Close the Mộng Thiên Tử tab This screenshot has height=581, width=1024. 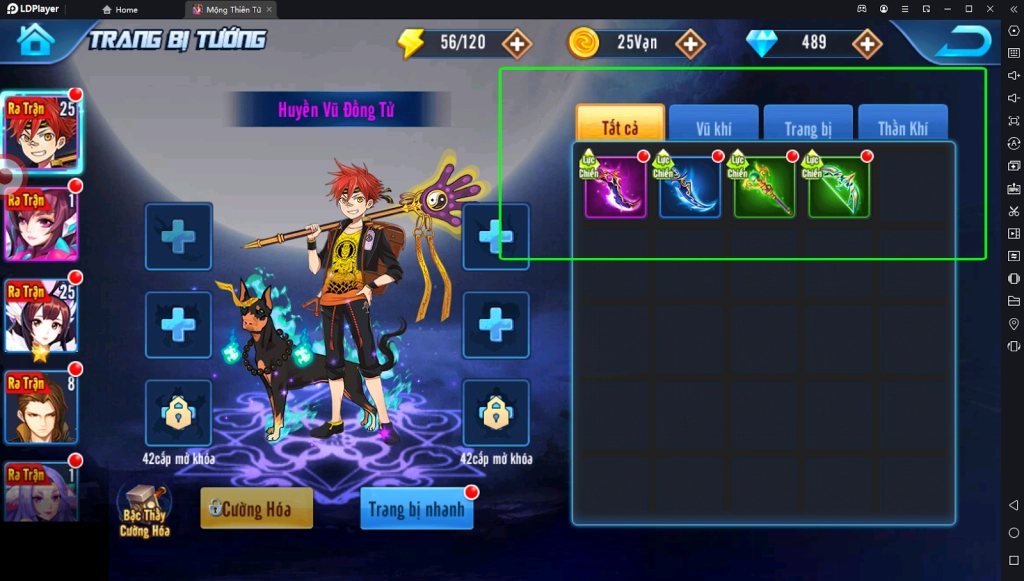(269, 9)
